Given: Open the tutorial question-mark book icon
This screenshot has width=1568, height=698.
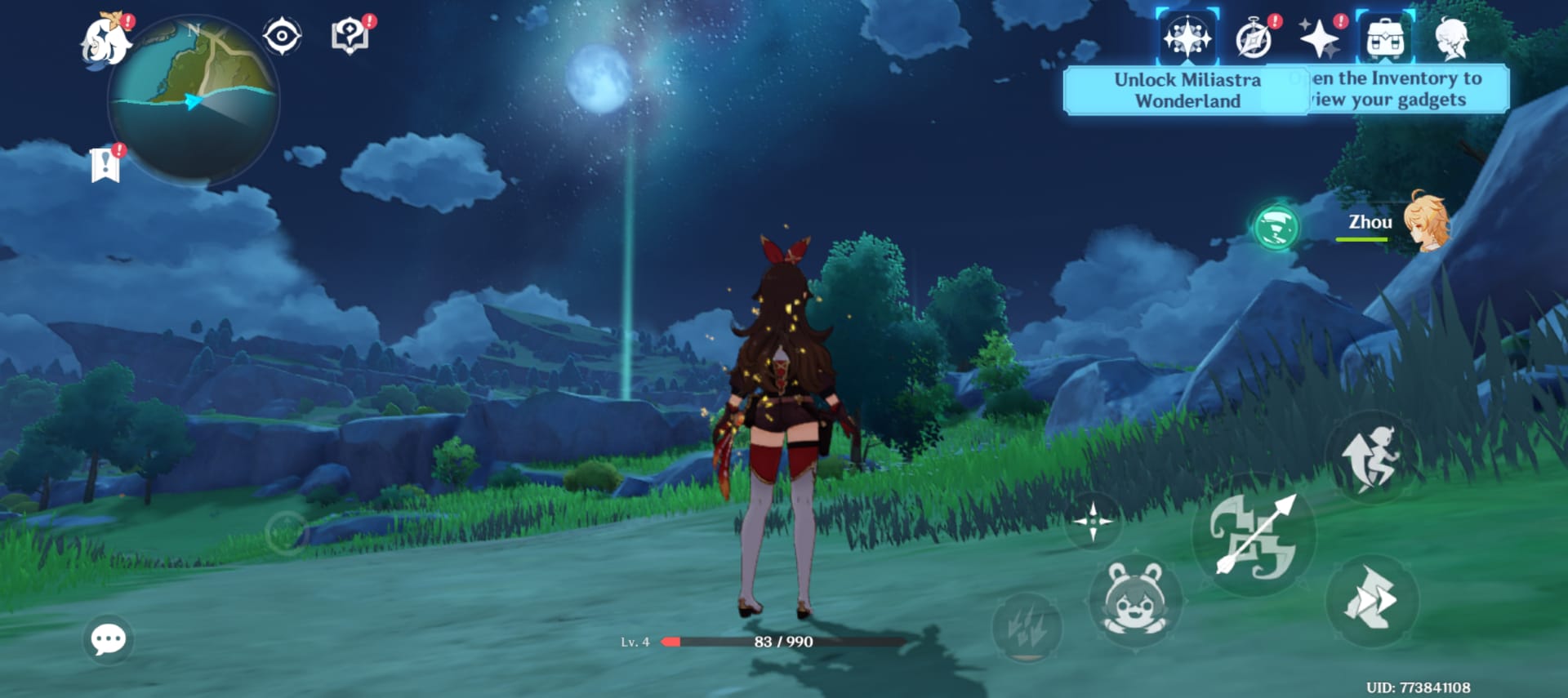Looking at the screenshot, I should click(x=350, y=36).
